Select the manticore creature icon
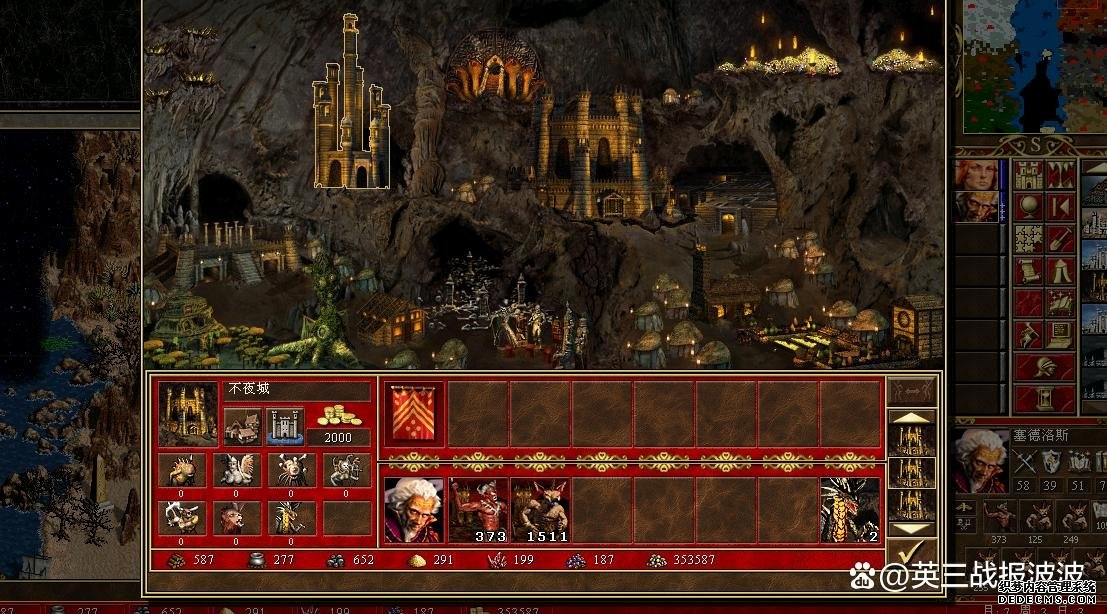The height and width of the screenshot is (614, 1107). [236, 518]
